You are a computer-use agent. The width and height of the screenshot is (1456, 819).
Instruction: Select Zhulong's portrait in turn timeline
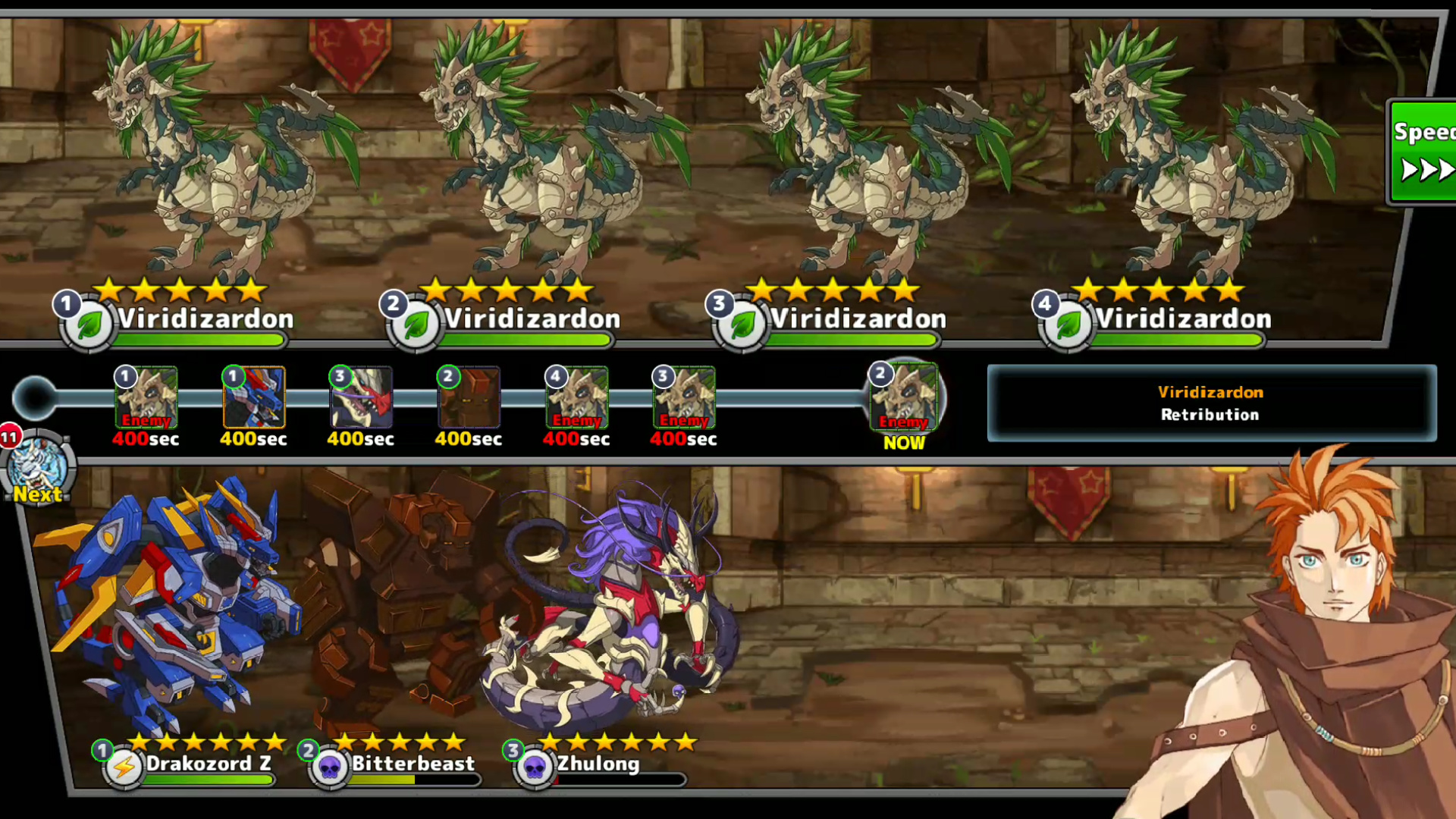362,397
